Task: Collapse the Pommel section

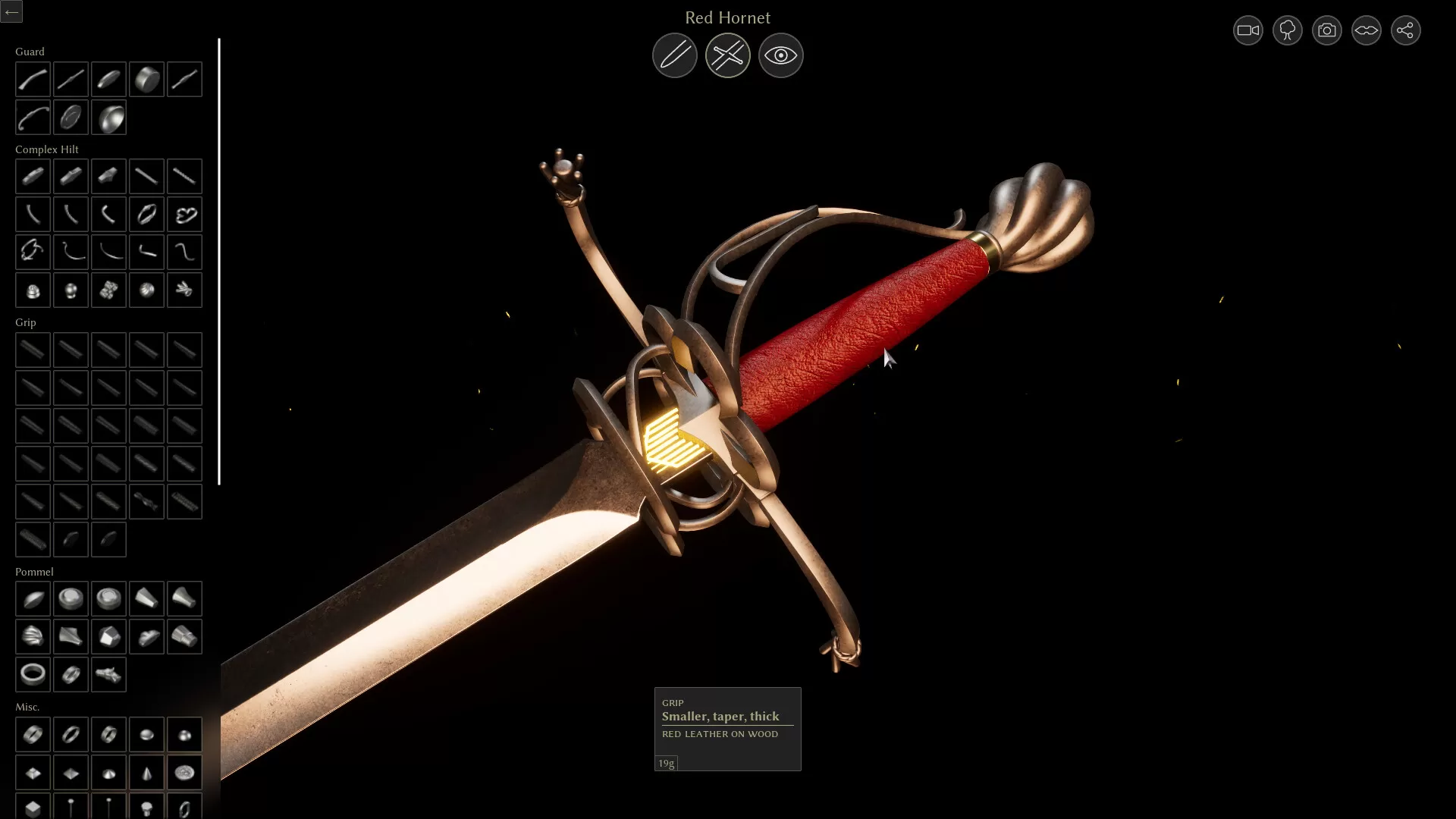Action: tap(34, 572)
